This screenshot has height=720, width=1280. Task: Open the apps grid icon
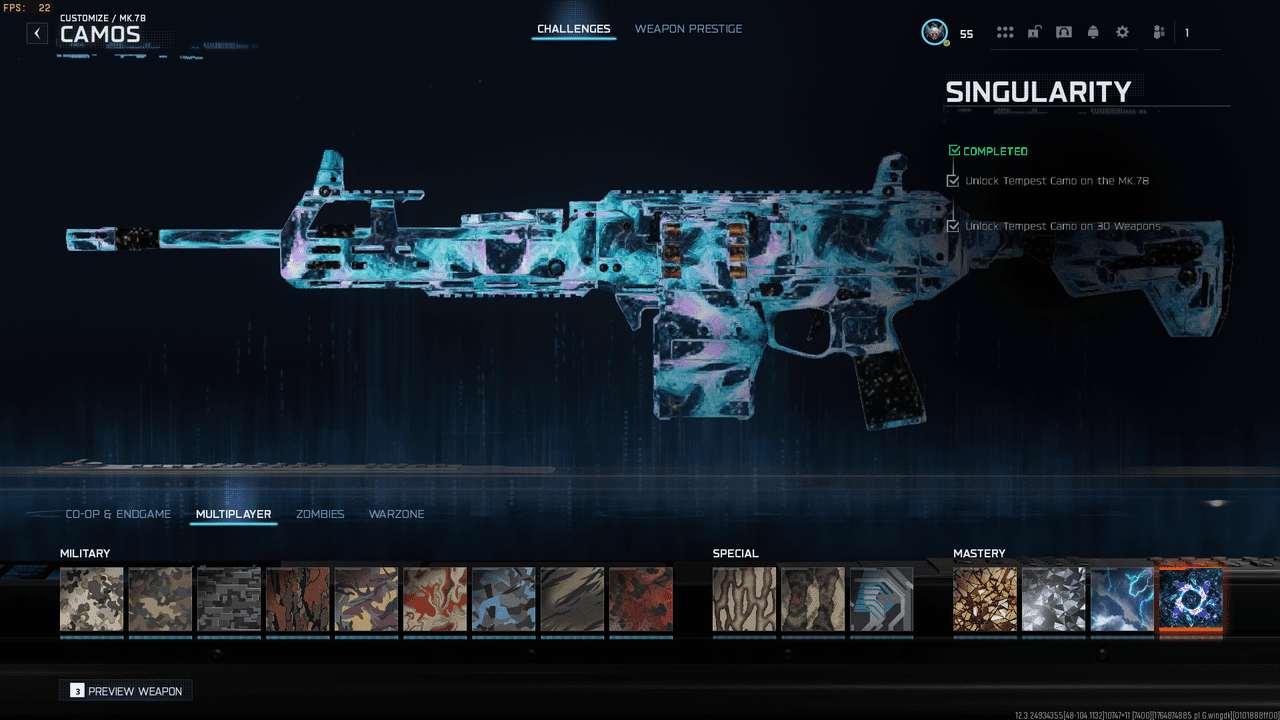click(x=1005, y=32)
